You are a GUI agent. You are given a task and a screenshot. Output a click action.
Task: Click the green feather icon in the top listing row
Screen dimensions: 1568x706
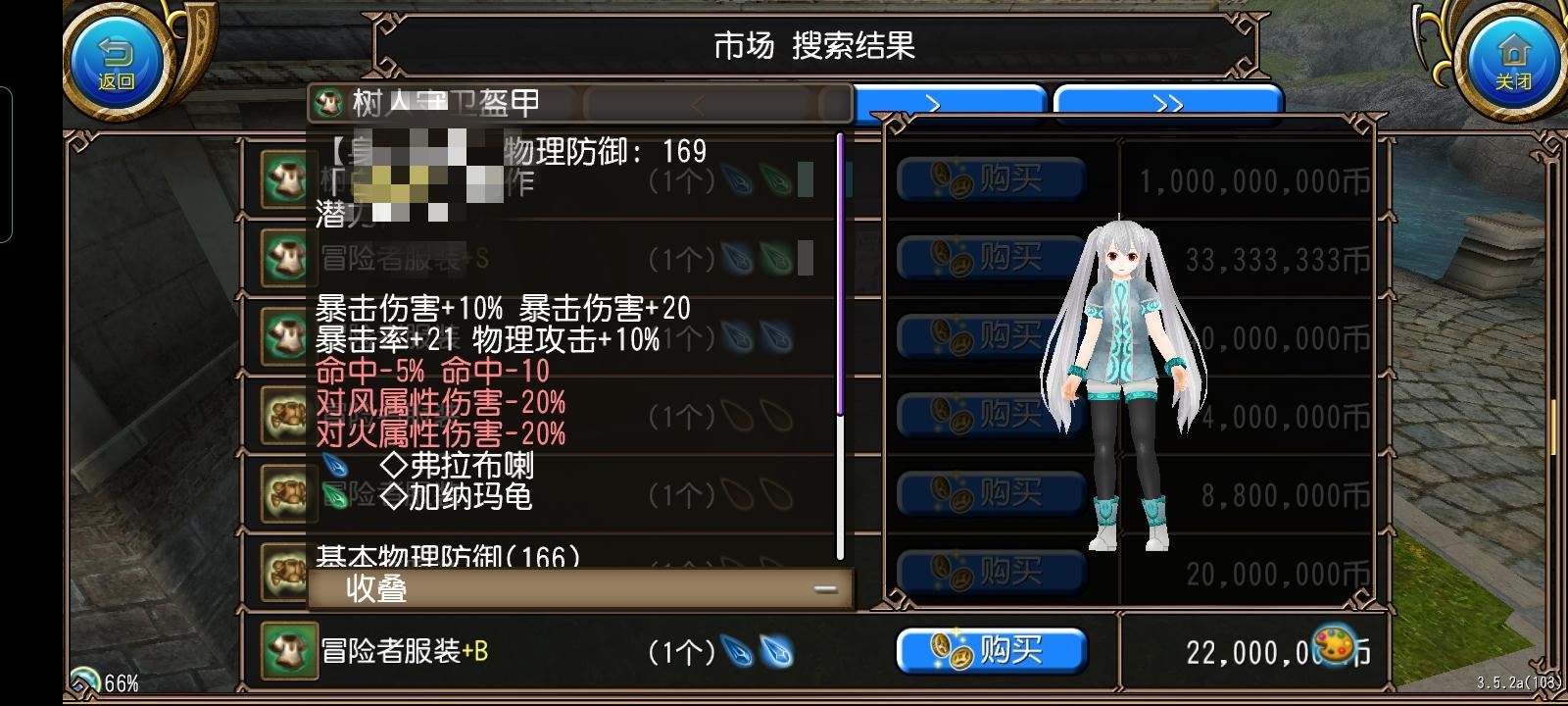774,181
